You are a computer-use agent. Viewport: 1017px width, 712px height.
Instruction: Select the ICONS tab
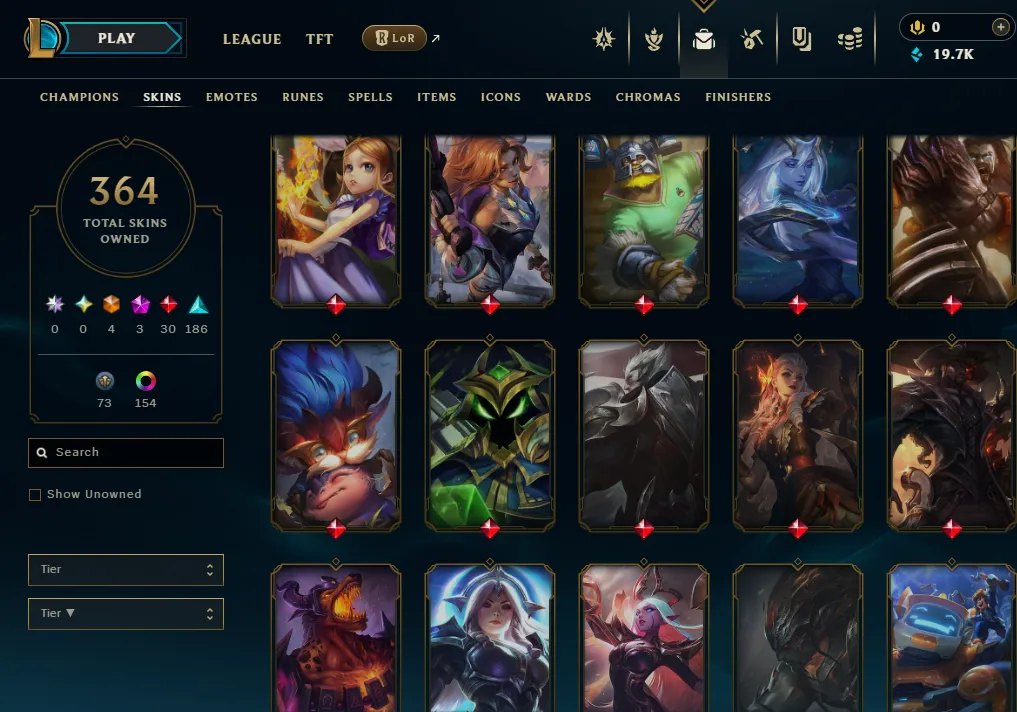(x=501, y=97)
